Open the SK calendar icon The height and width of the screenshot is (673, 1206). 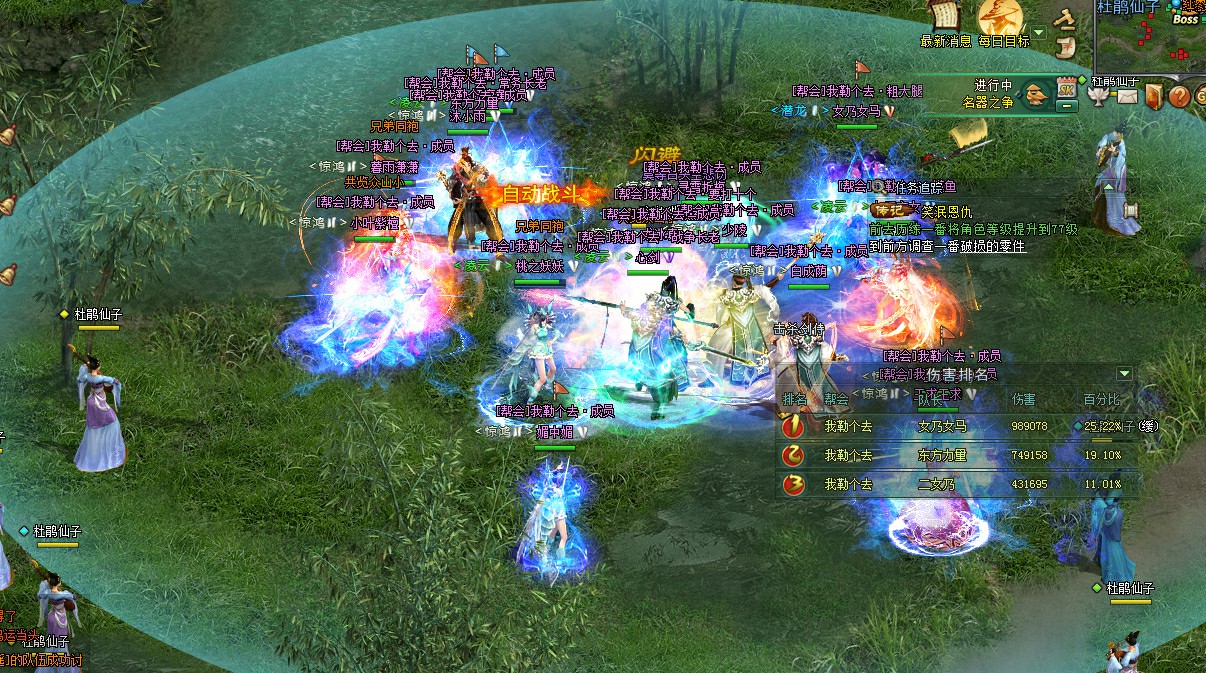[x=1066, y=88]
